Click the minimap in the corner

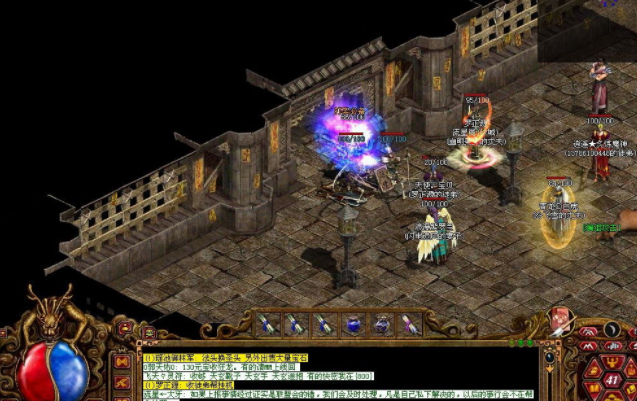(587, 30)
